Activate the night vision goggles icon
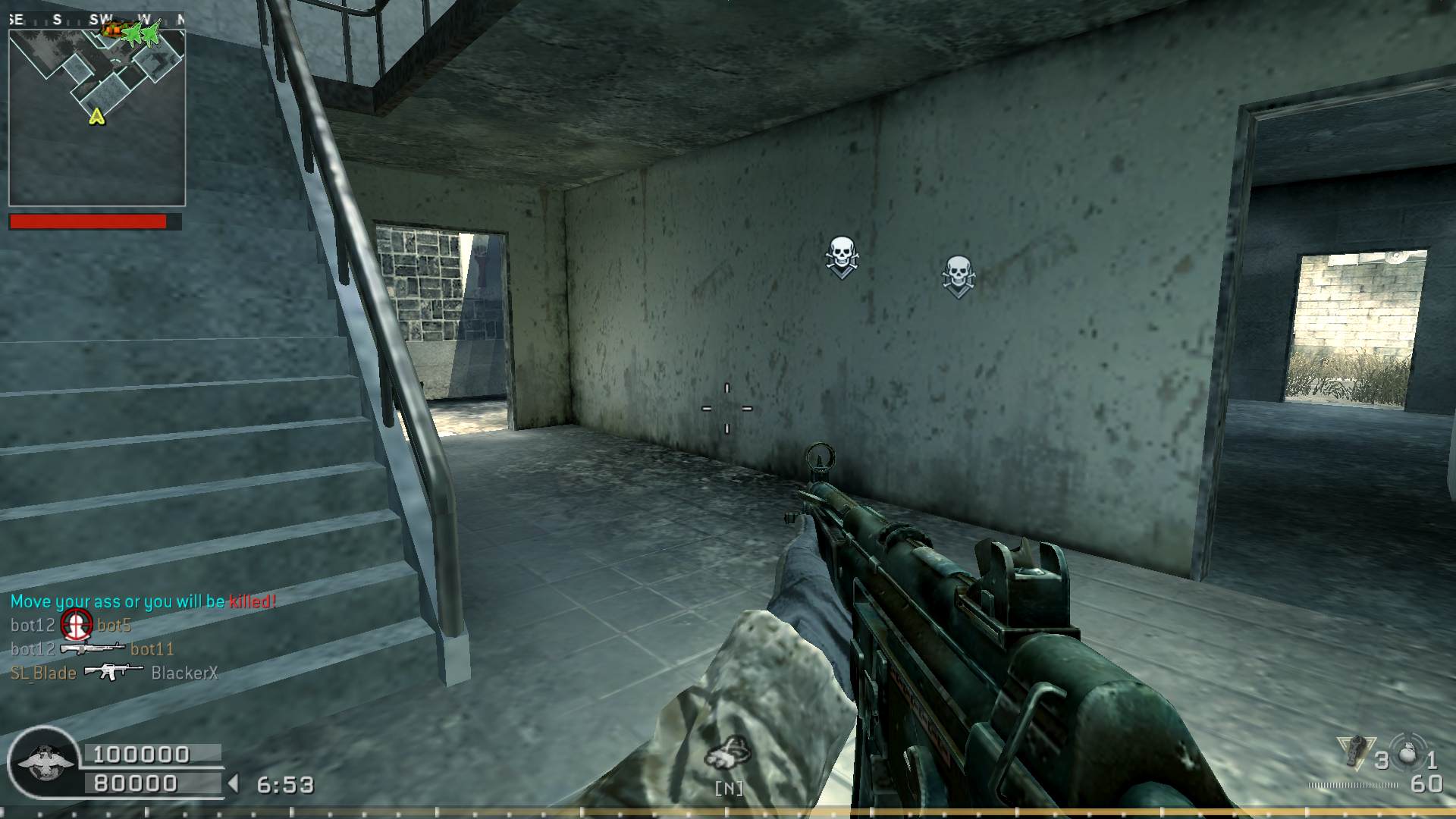This screenshot has width=1456, height=819. click(728, 752)
